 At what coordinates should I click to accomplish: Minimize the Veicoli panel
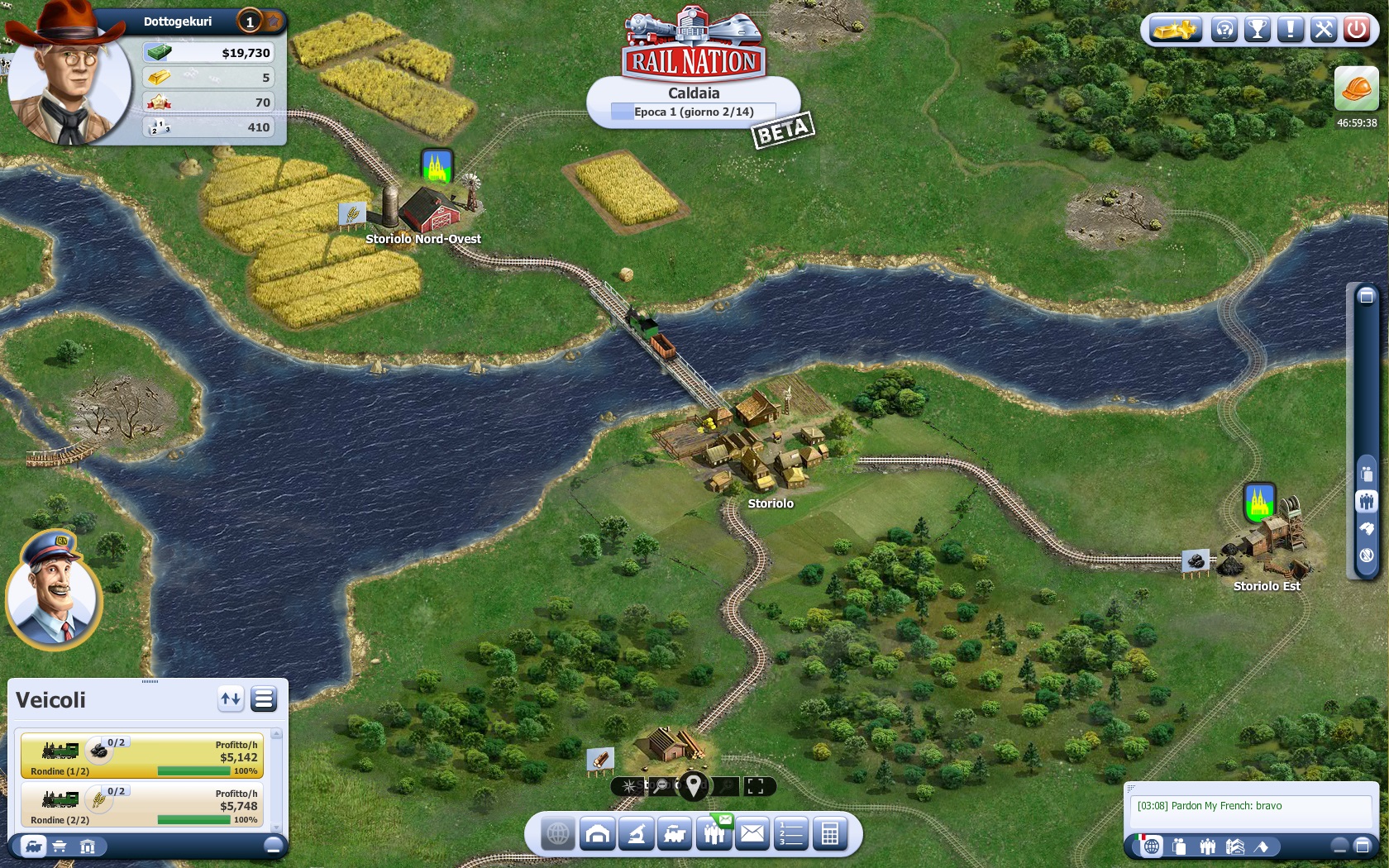click(273, 846)
